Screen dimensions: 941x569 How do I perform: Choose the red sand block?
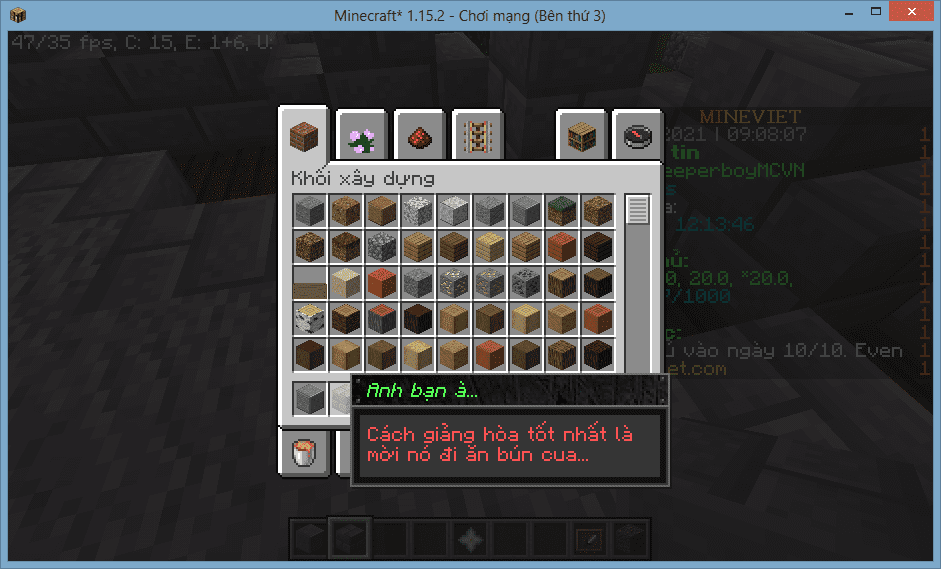pos(382,282)
